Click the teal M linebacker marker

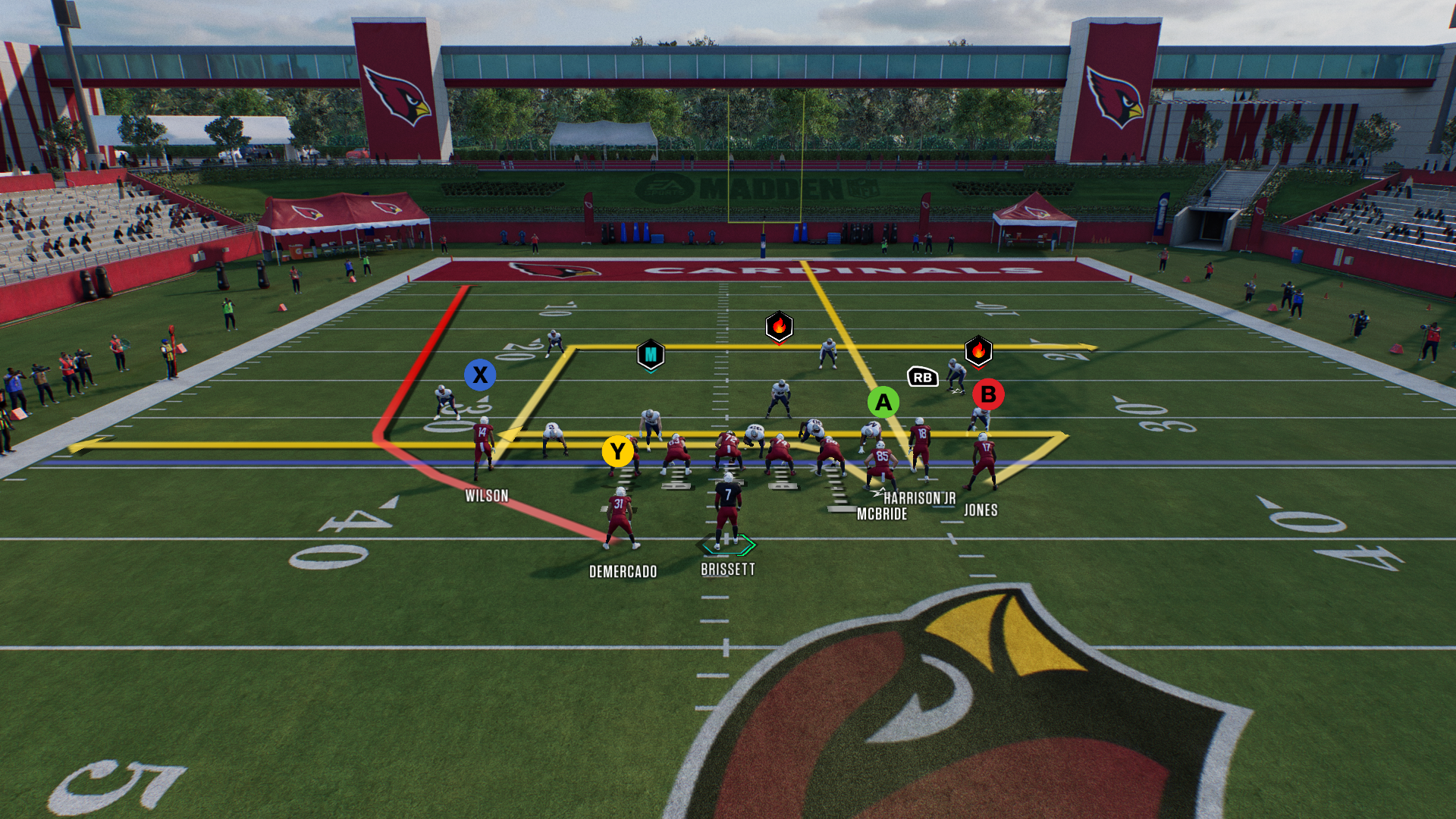(651, 355)
